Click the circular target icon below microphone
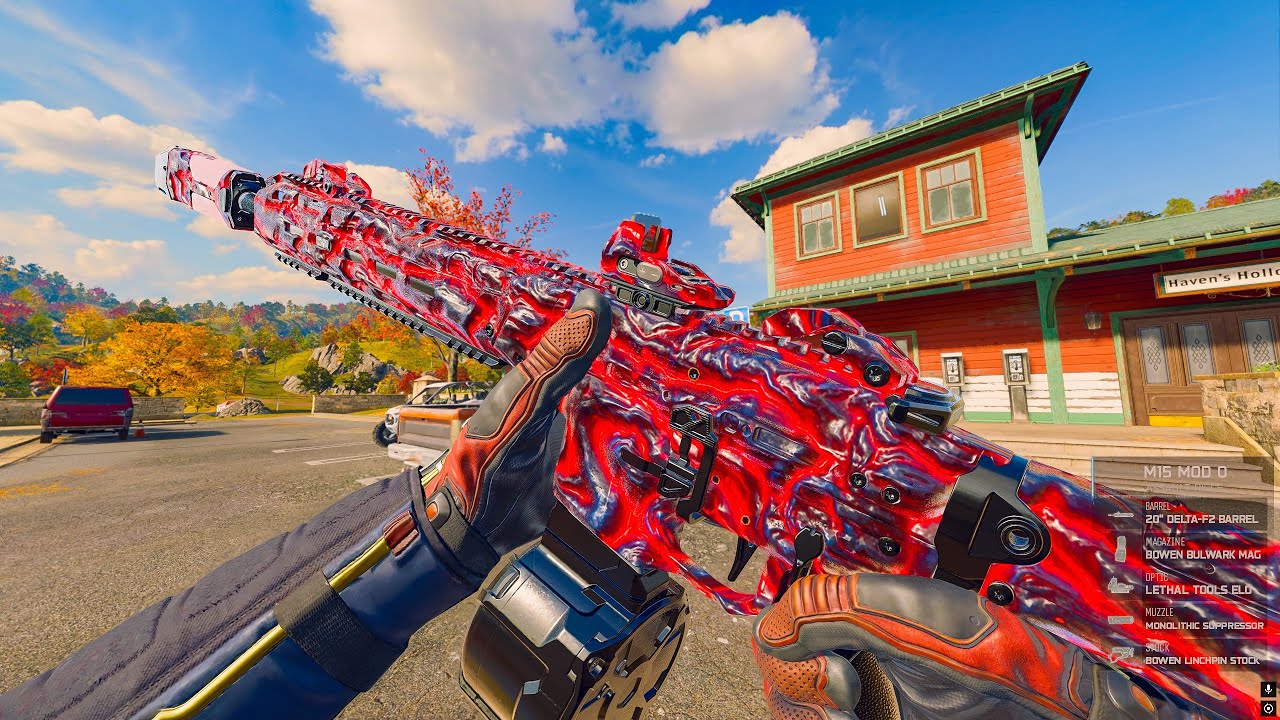Screen dimensions: 1280x720 click(1268, 707)
